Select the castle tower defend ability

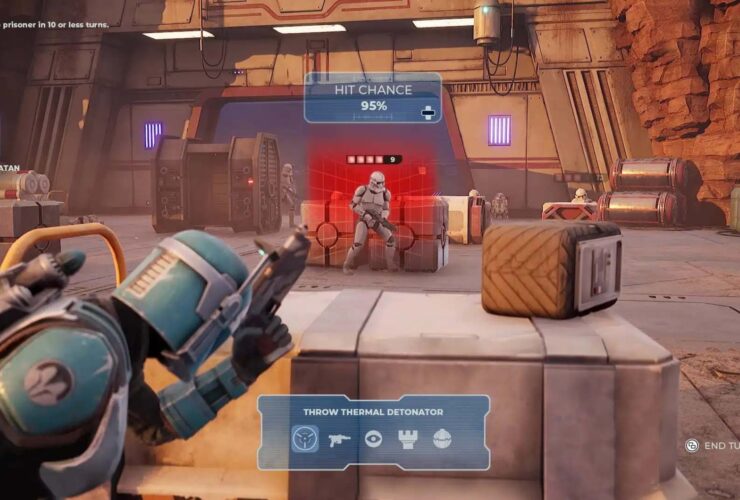point(407,439)
